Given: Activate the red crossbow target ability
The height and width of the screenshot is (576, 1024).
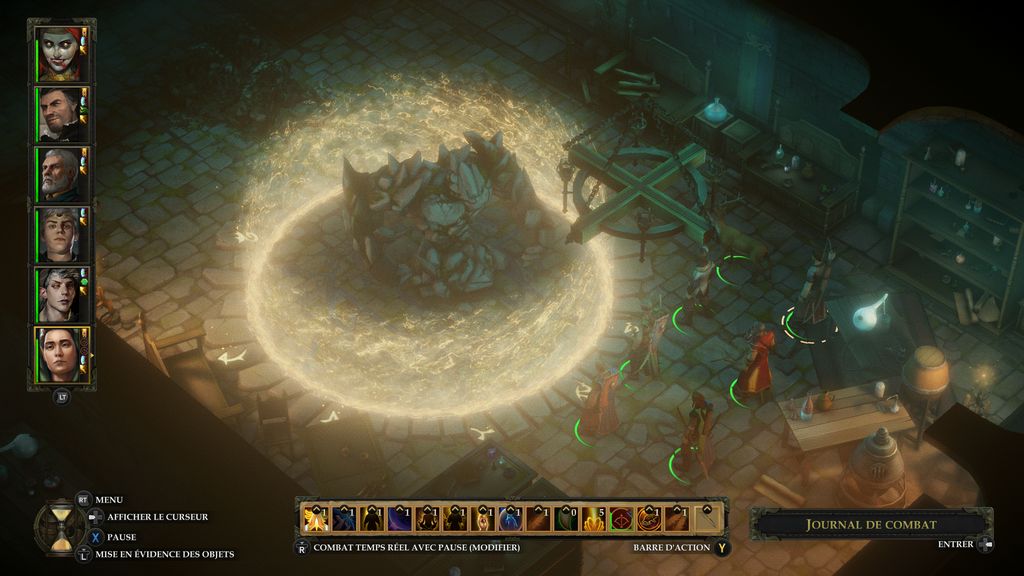Looking at the screenshot, I should pos(622,518).
